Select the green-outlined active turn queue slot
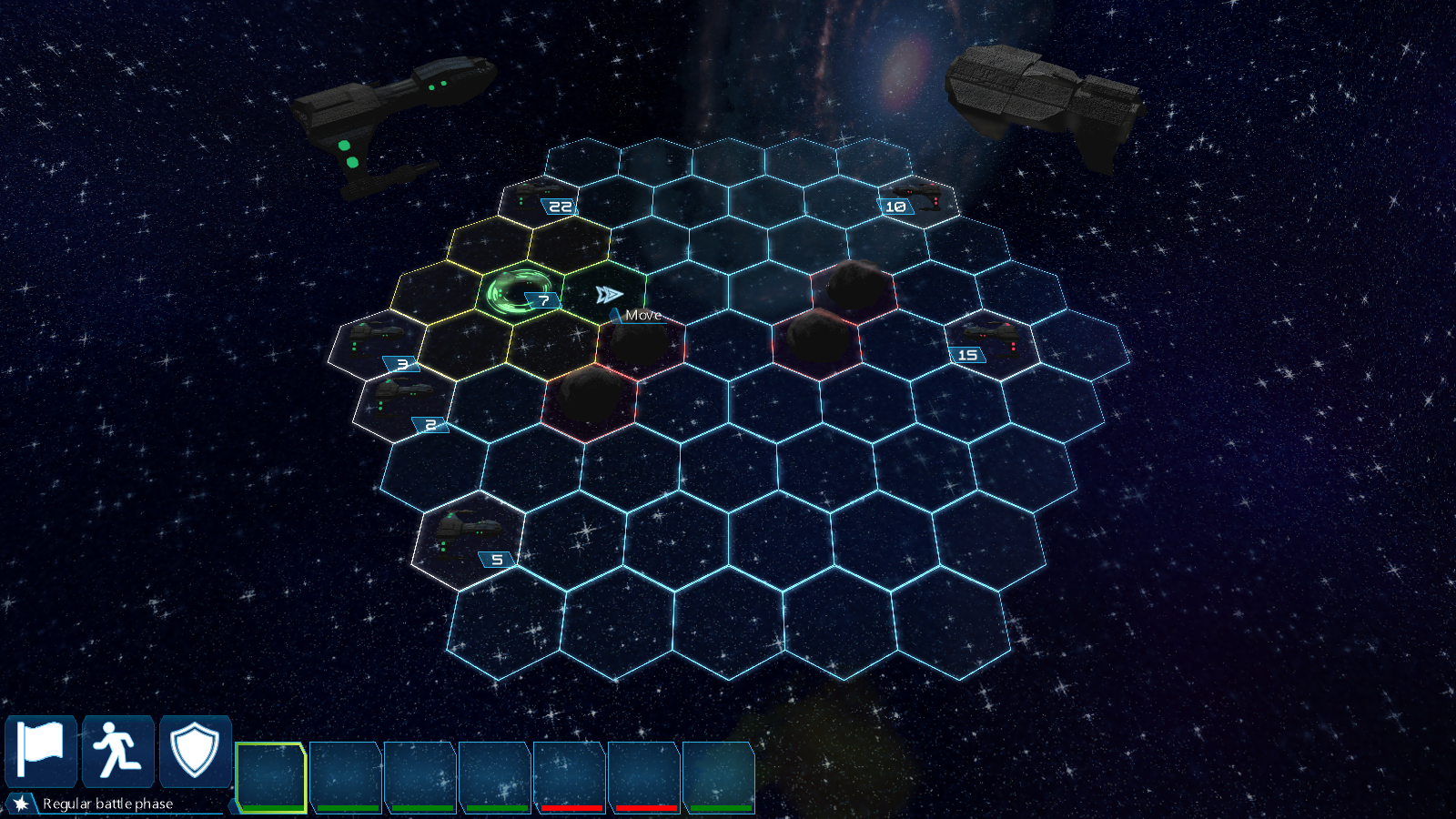The image size is (1456, 819). [x=270, y=776]
